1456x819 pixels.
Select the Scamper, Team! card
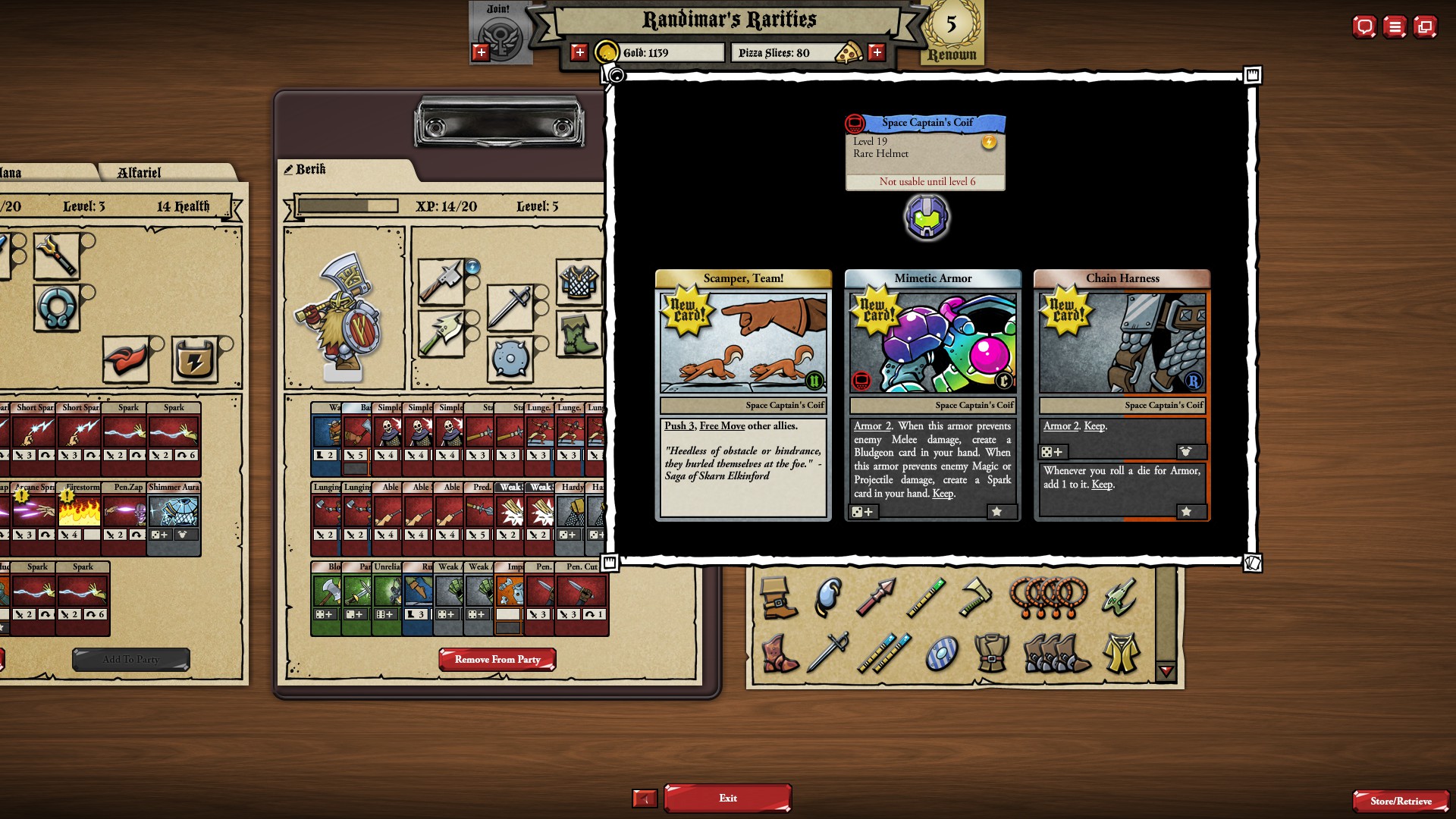click(x=743, y=394)
